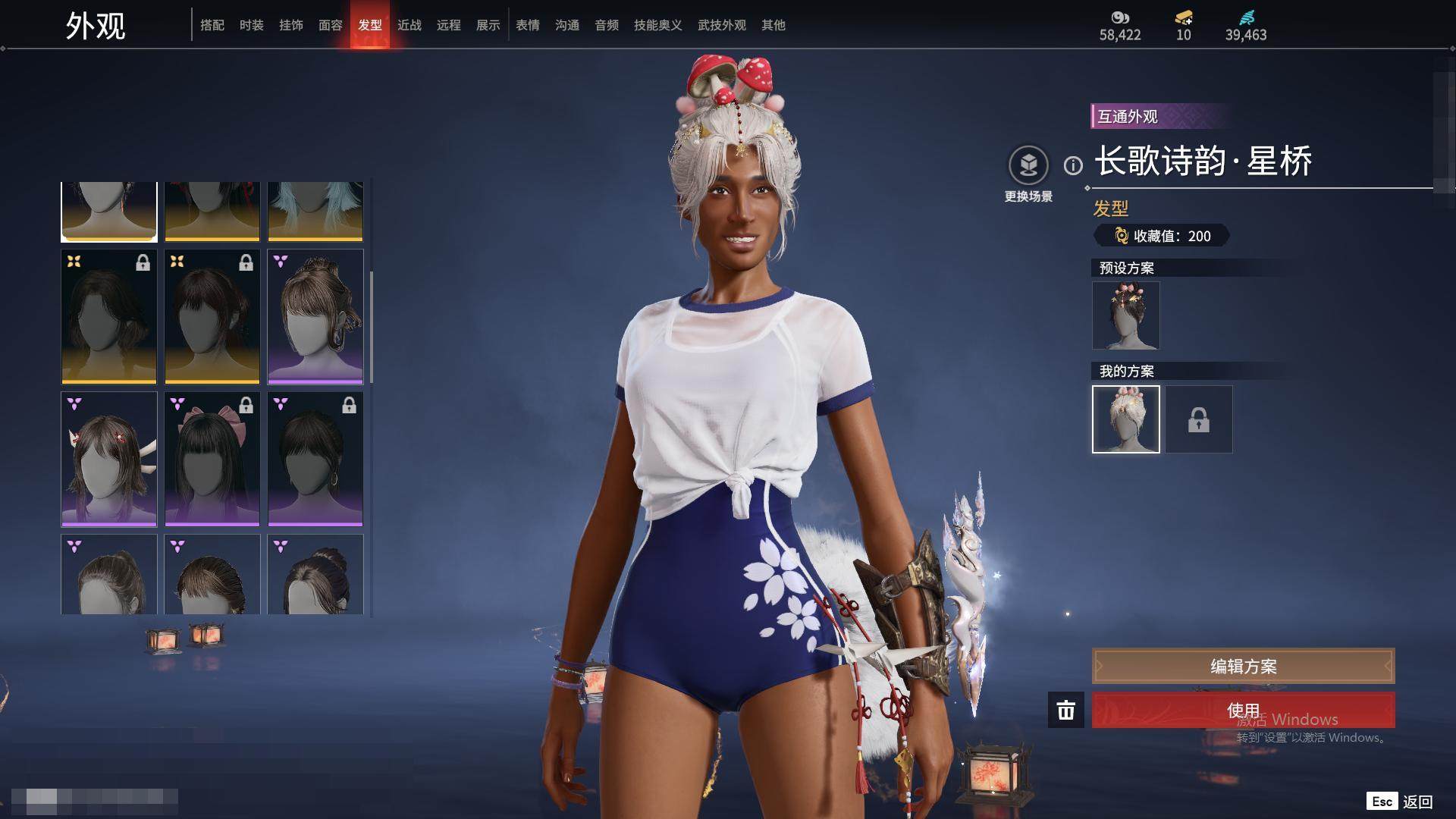Delete the scheme with the trash icon
The height and width of the screenshot is (819, 1456).
1066,710
